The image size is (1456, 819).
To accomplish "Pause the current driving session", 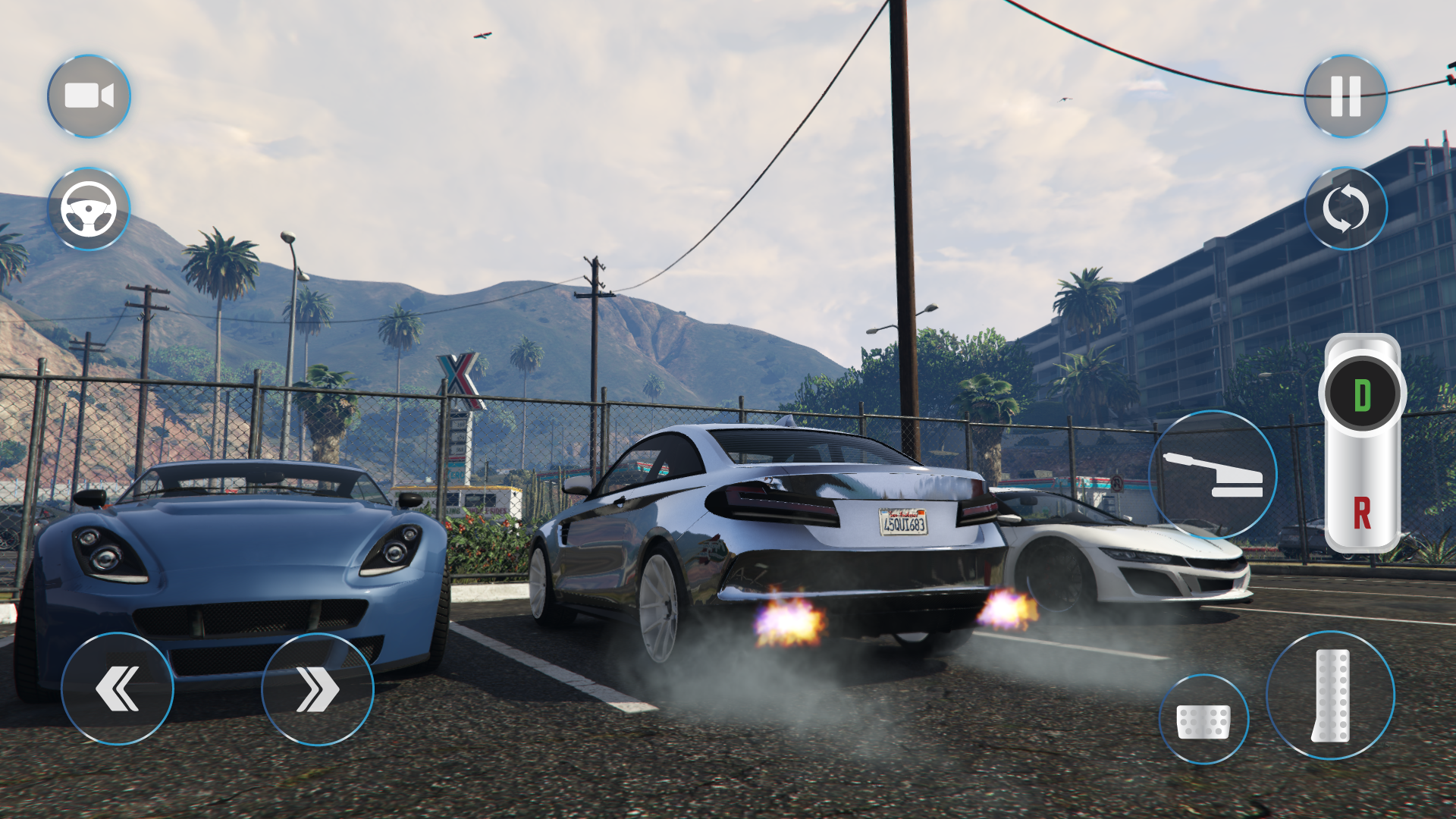I will (1345, 96).
